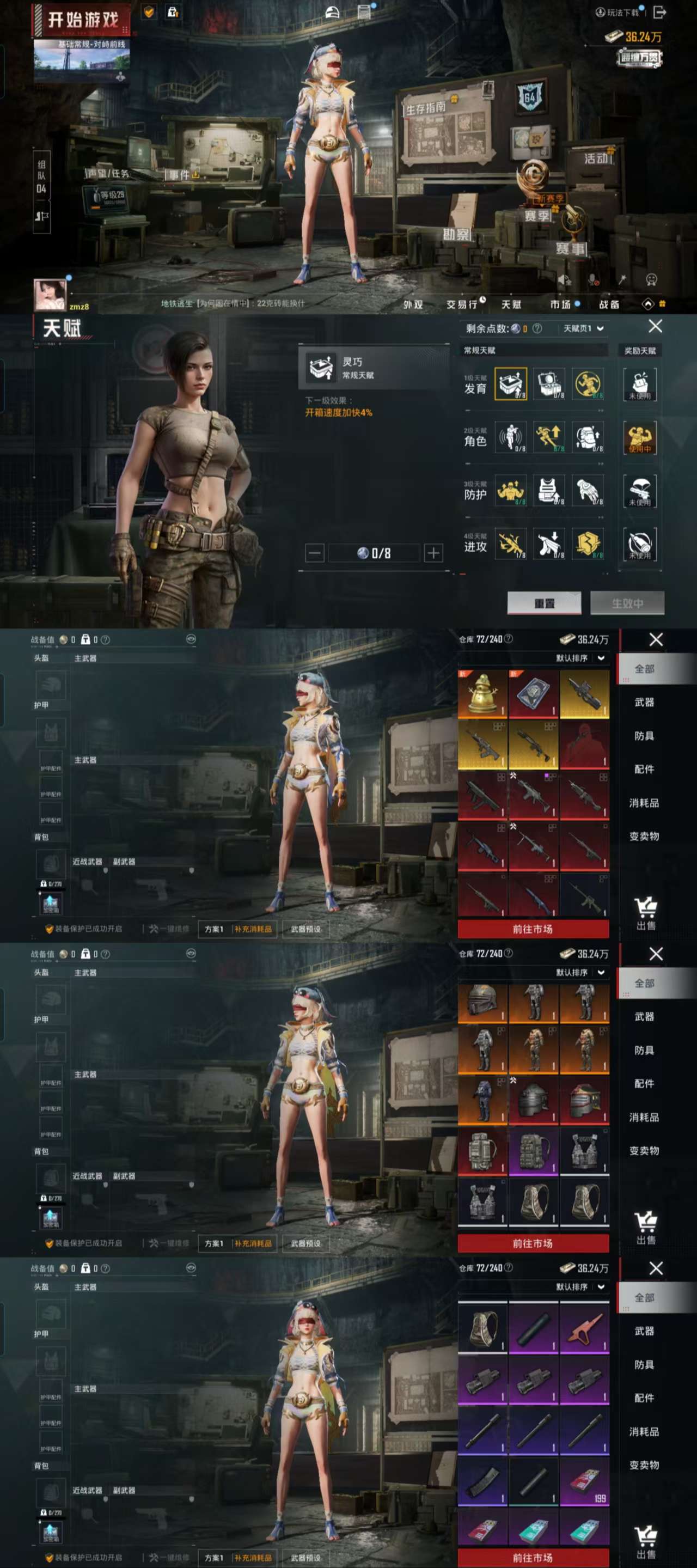697x1568 pixels.
Task: Open the helmet shop icon at top
Action: pyautogui.click(x=332, y=11)
